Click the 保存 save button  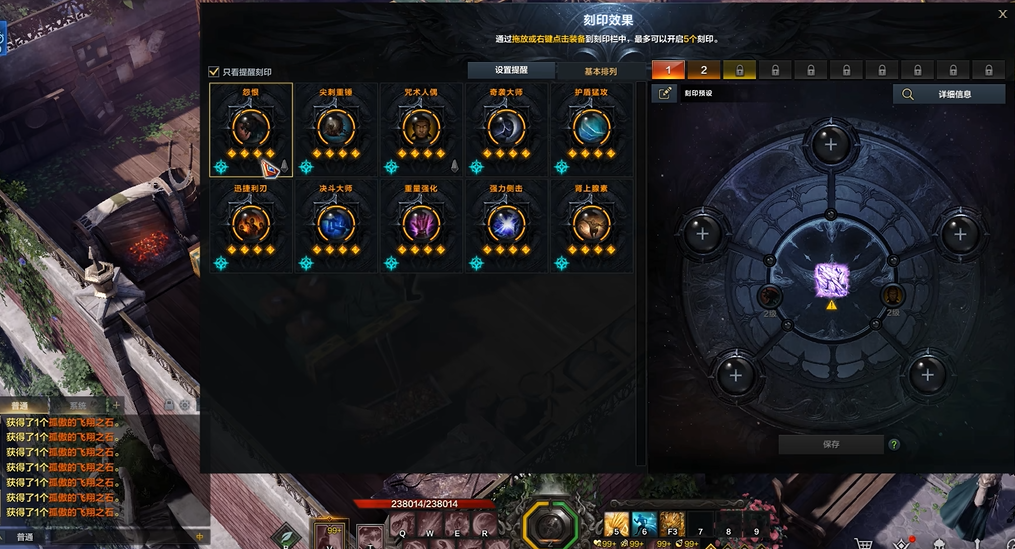831,445
